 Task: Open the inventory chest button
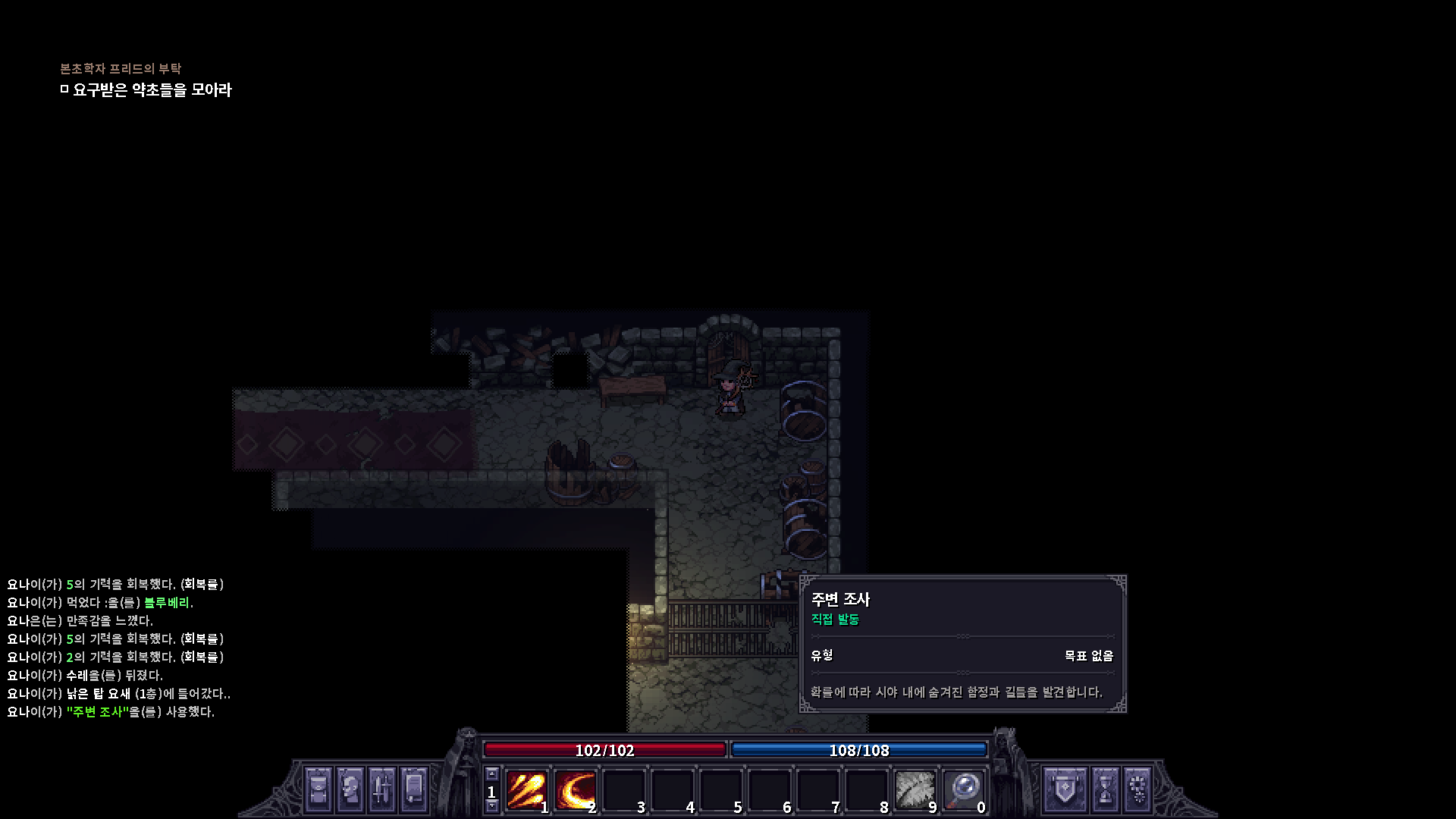pyautogui.click(x=318, y=789)
